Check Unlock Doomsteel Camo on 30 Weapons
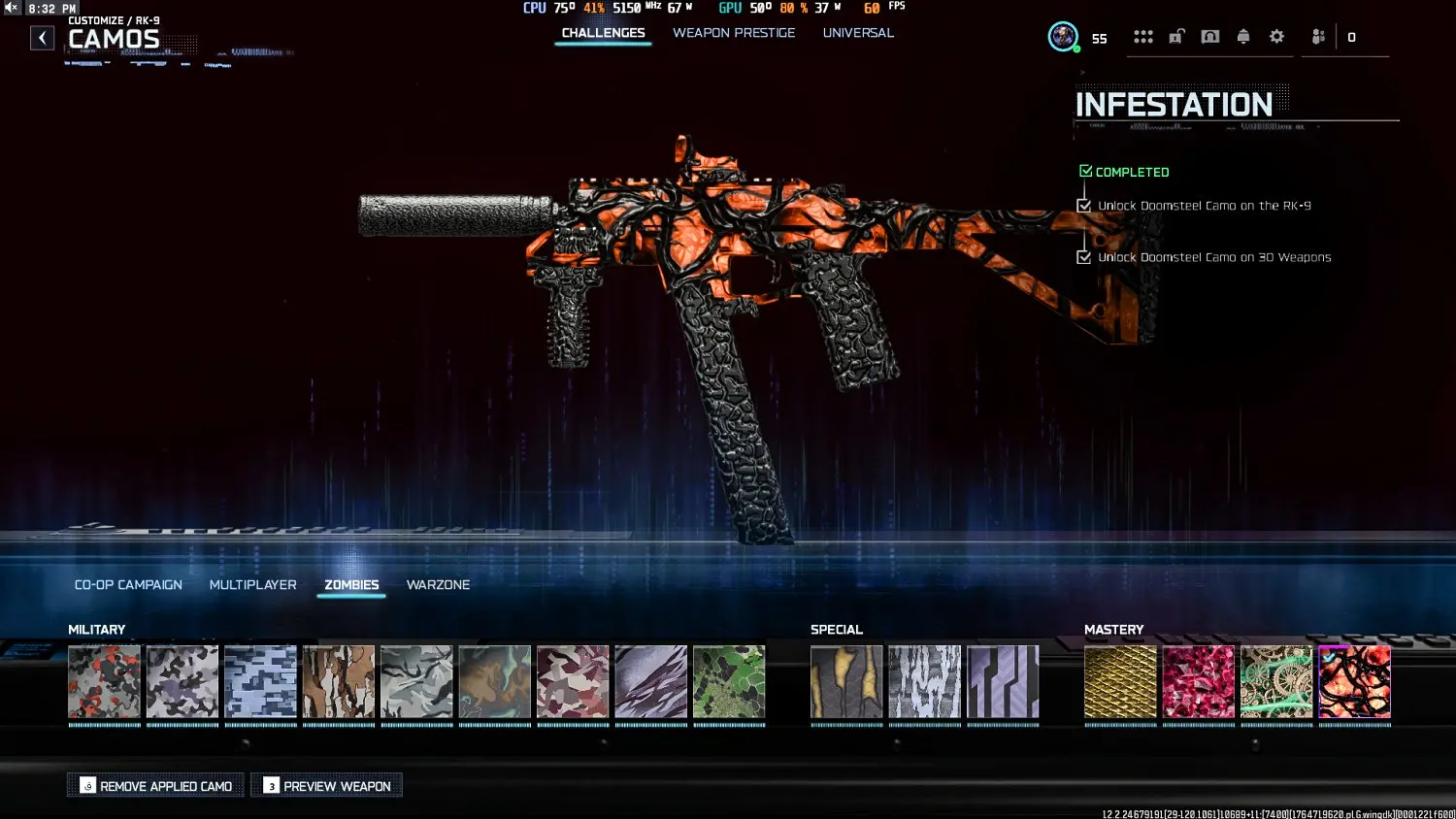The width and height of the screenshot is (1456, 819). (1084, 257)
